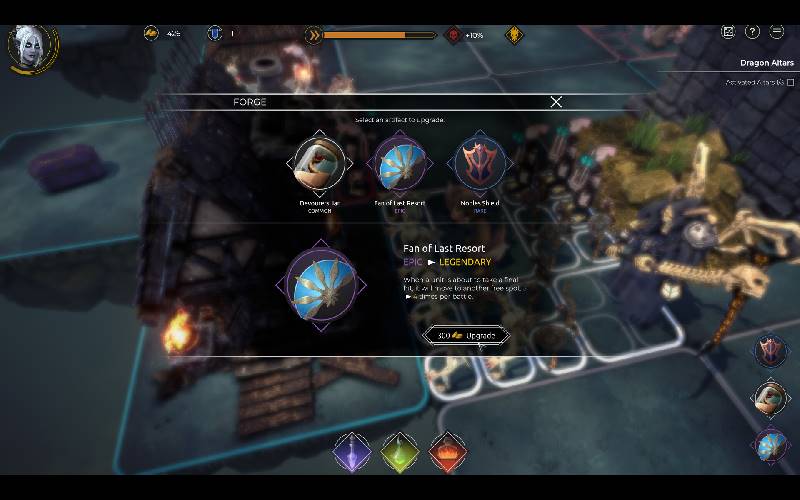Click the fan artifact in sidebar
This screenshot has height=500, width=800.
[770, 444]
